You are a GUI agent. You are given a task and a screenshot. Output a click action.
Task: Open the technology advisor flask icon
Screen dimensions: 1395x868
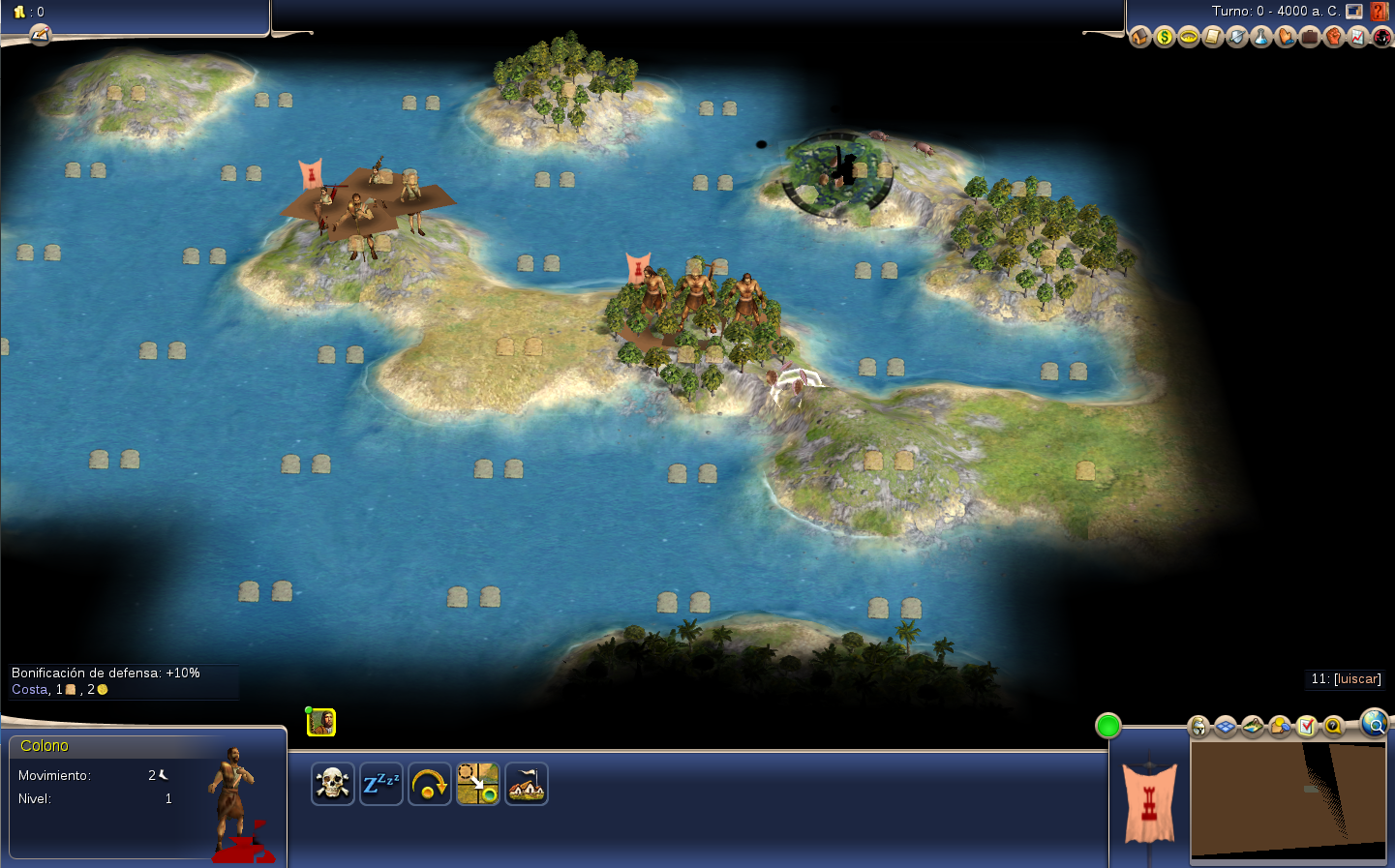tap(1260, 37)
